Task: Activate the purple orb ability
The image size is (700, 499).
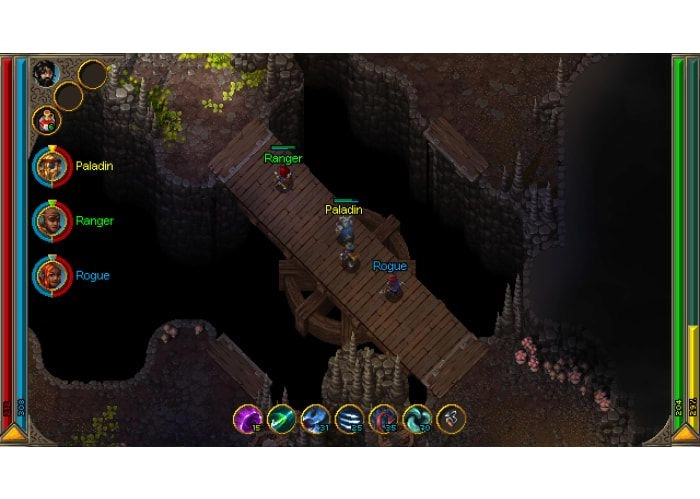Action: click(247, 419)
